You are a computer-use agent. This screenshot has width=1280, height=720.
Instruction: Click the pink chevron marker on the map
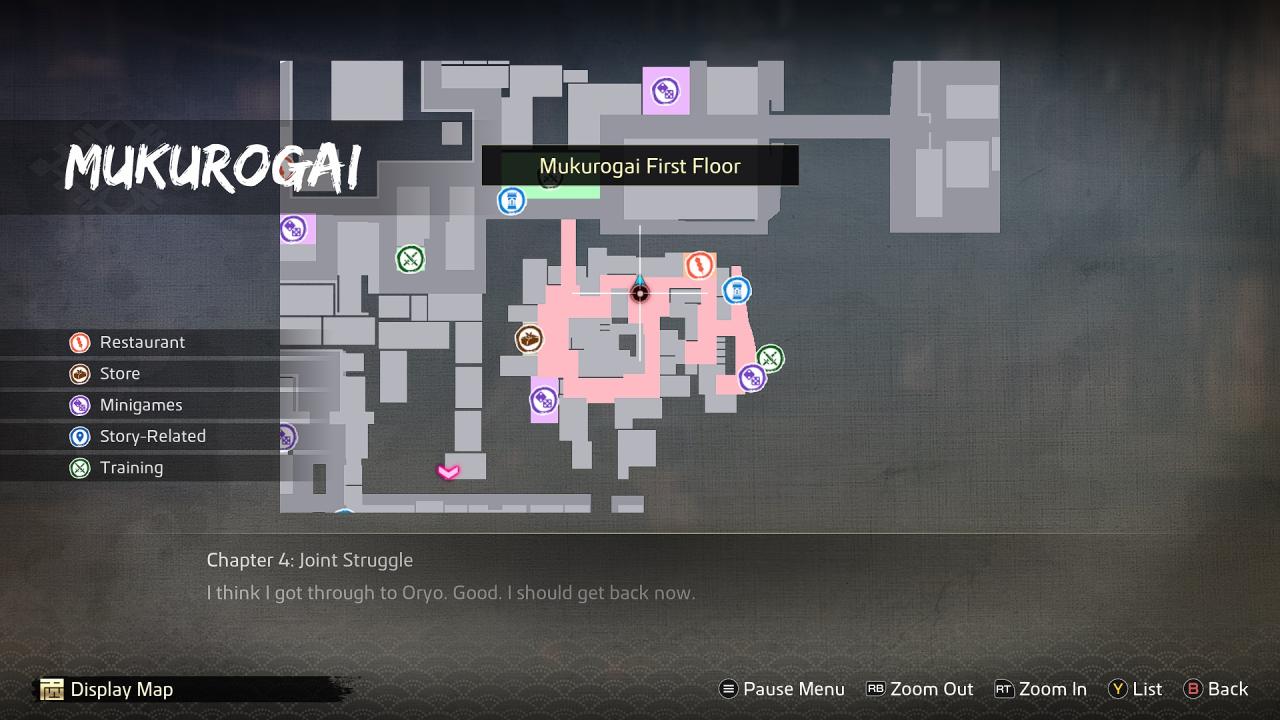pos(448,471)
